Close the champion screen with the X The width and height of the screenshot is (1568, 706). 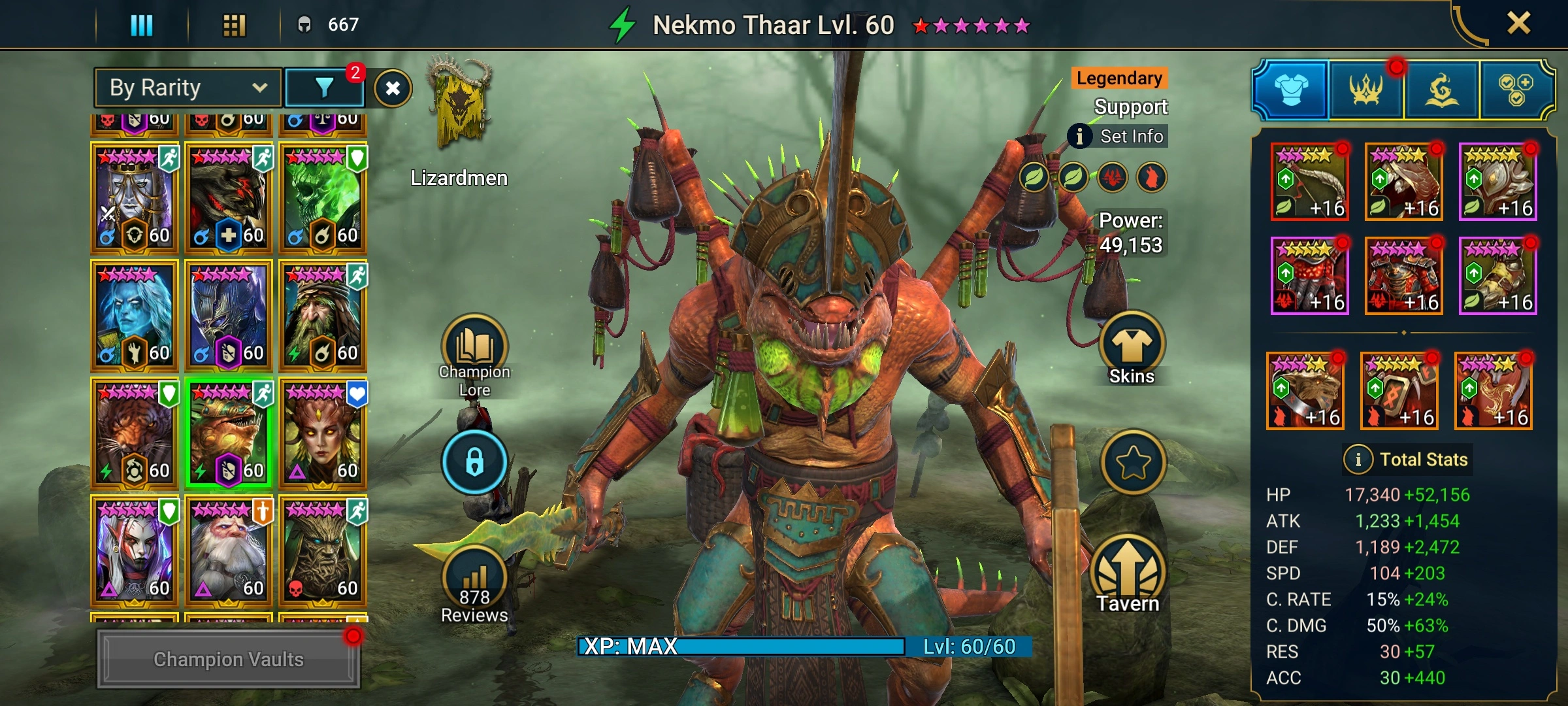coord(1518,24)
